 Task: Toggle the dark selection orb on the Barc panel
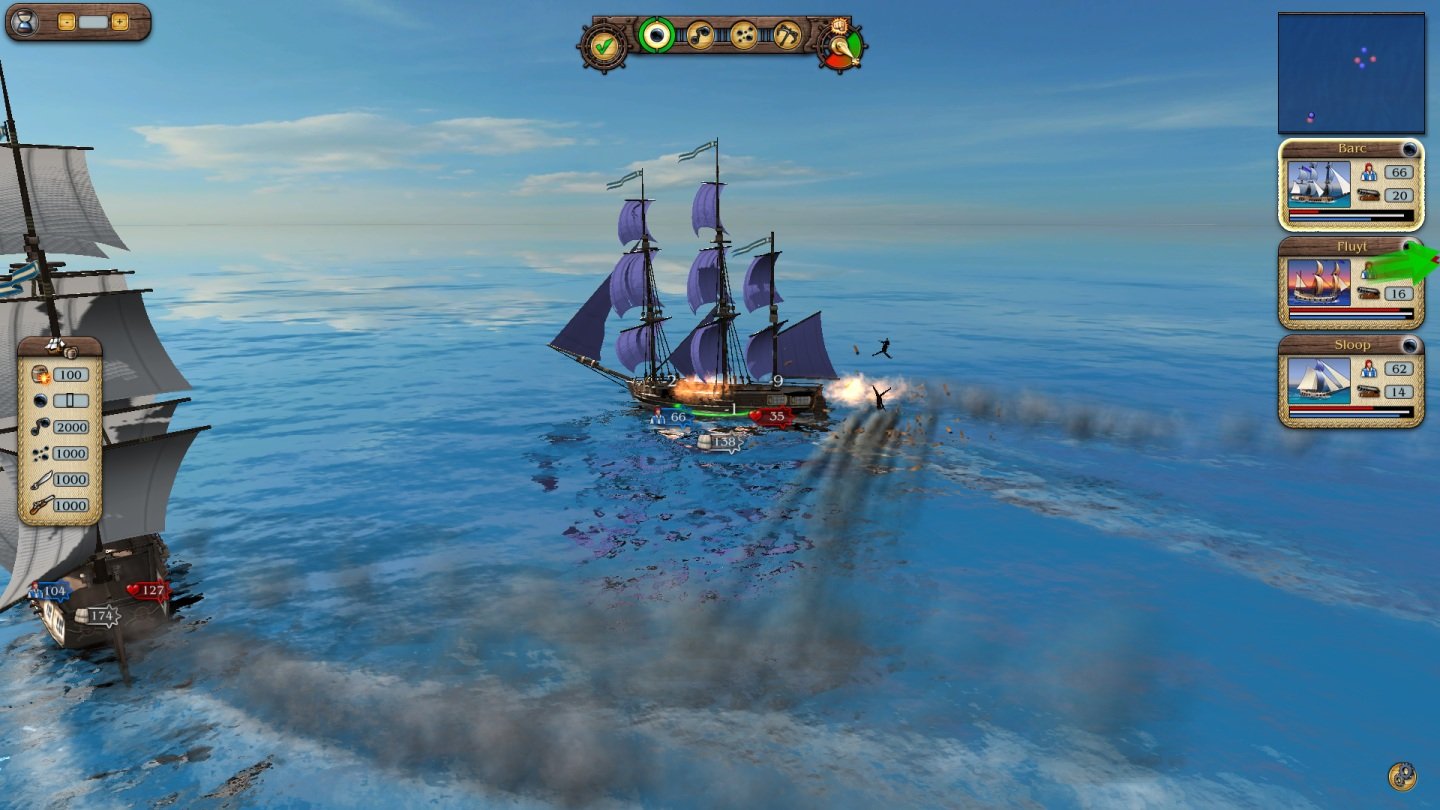pos(1410,148)
